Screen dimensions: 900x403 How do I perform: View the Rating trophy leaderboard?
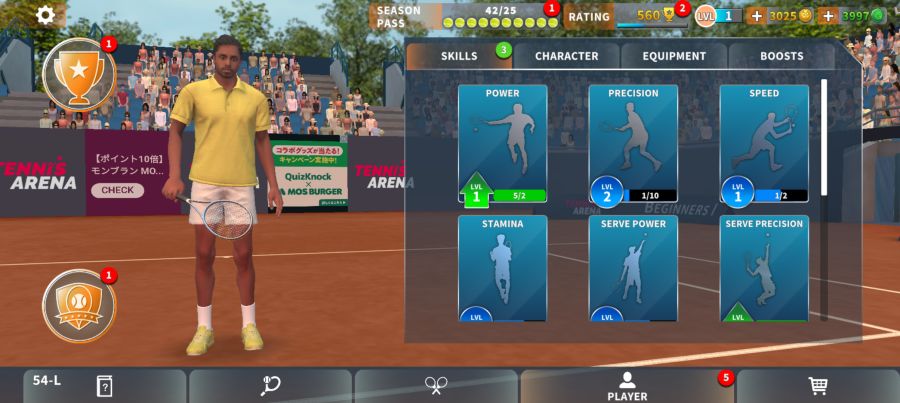pyautogui.click(x=626, y=16)
